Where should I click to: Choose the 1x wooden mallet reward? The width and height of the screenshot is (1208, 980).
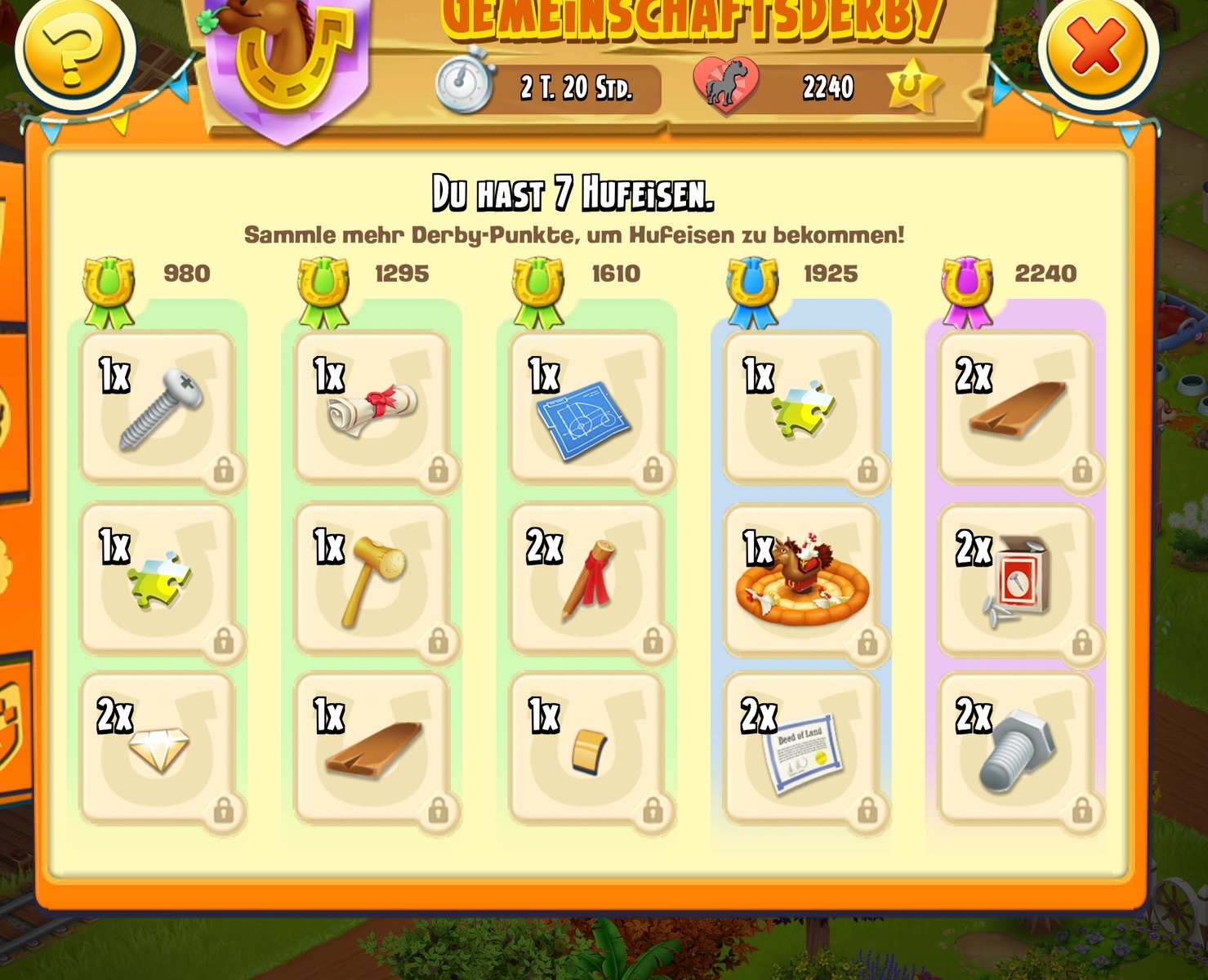[372, 578]
